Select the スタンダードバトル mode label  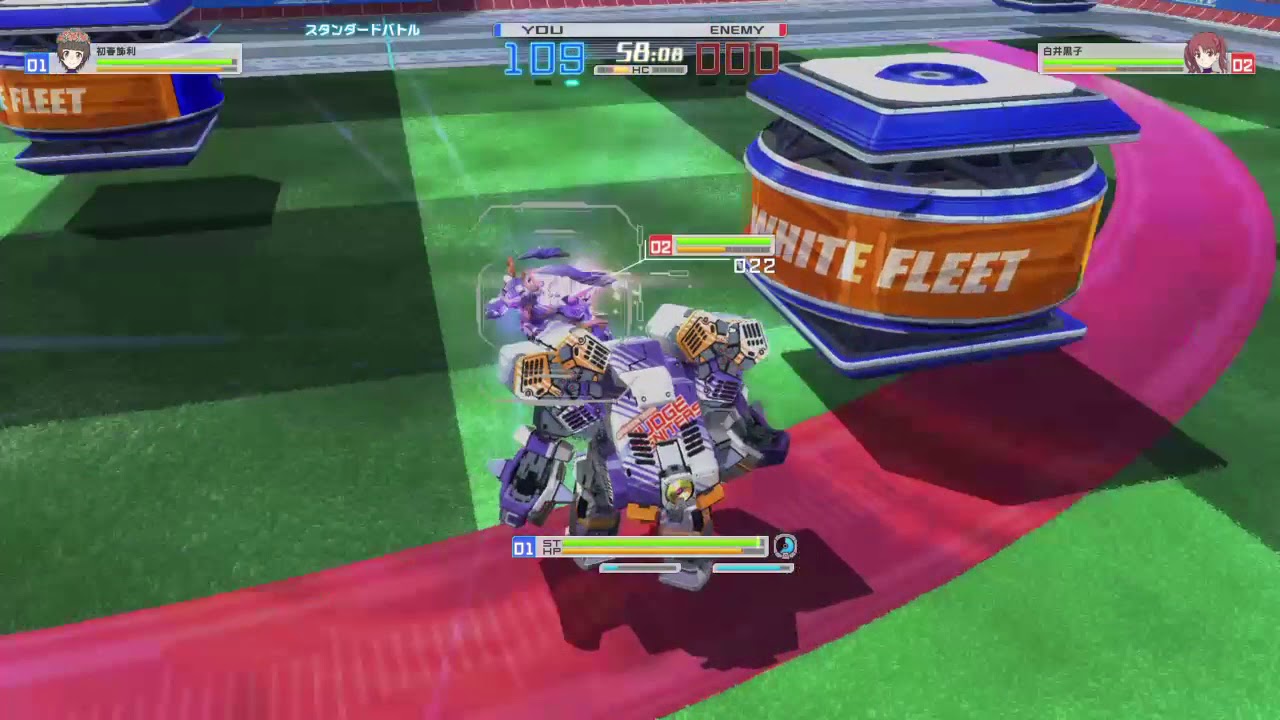pyautogui.click(x=363, y=31)
